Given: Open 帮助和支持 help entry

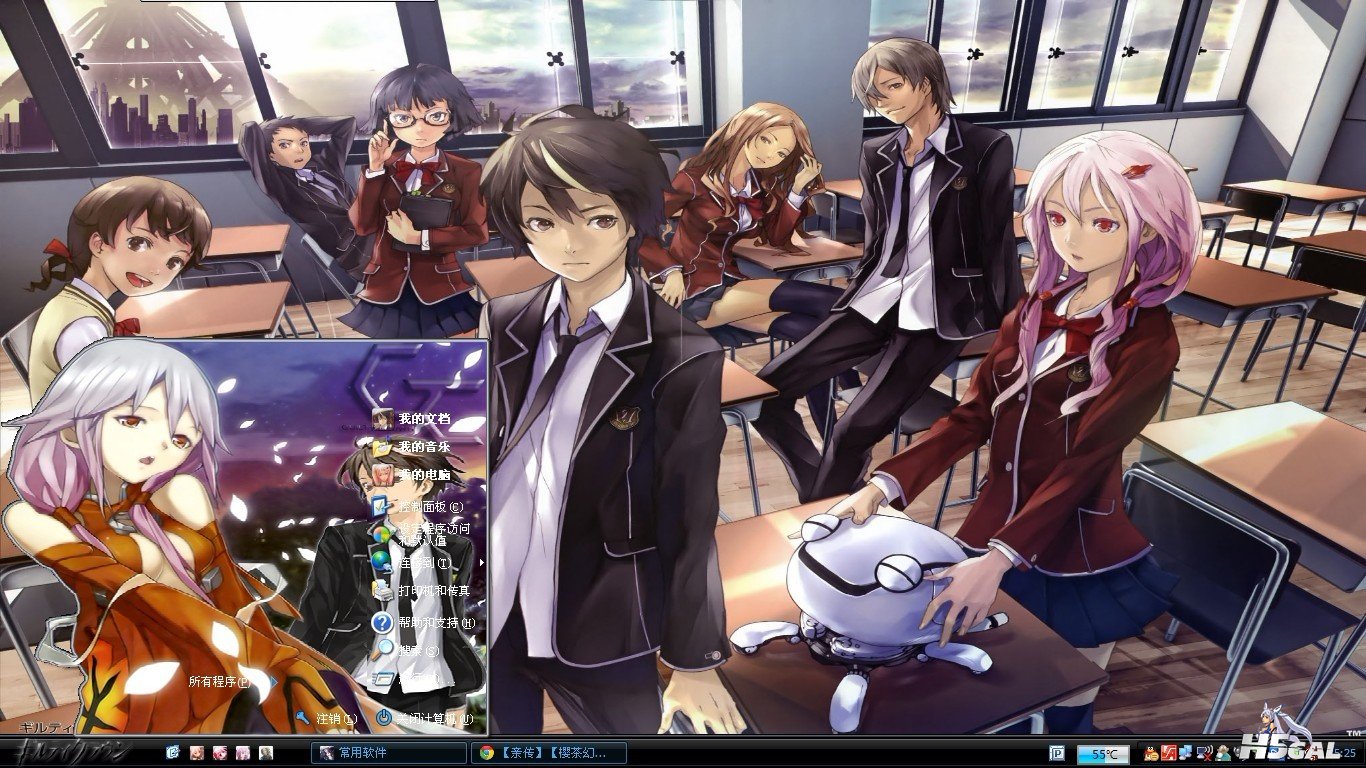Looking at the screenshot, I should point(432,622).
